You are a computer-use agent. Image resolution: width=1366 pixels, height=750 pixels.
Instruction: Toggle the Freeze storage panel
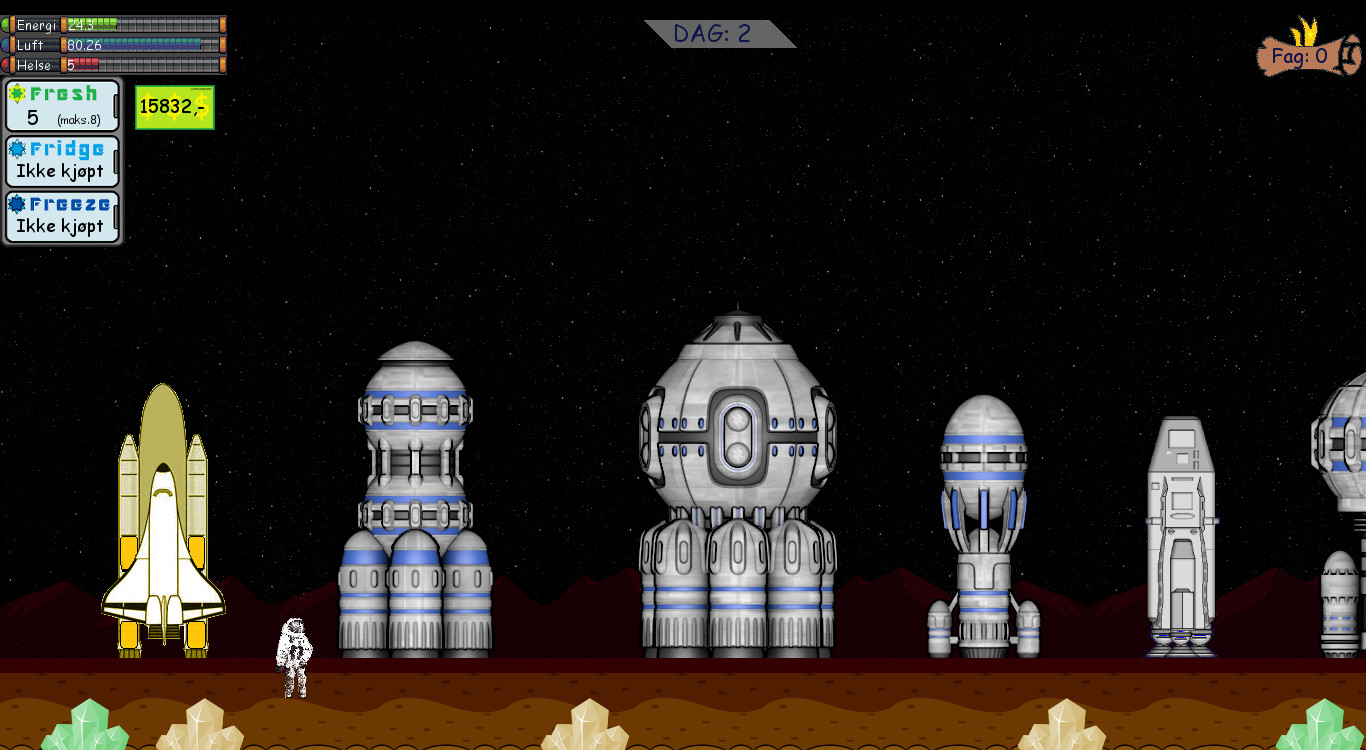tap(62, 217)
